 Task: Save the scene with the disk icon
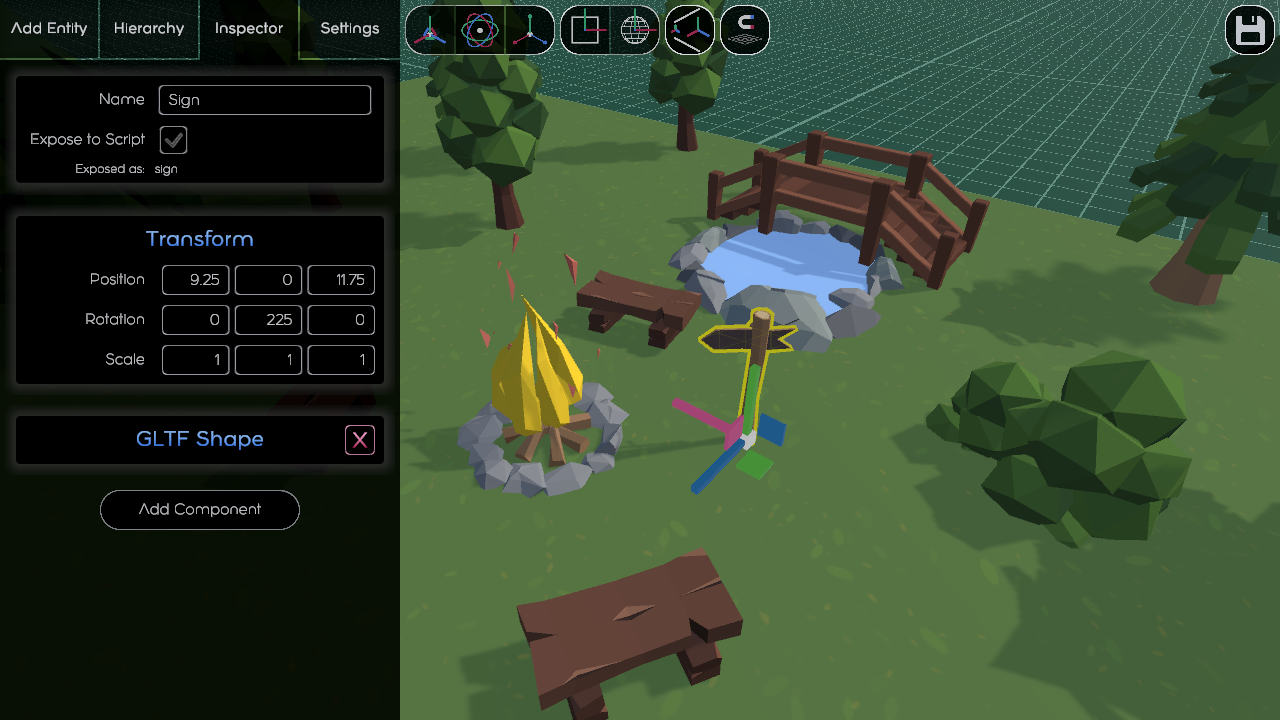[x=1249, y=29]
